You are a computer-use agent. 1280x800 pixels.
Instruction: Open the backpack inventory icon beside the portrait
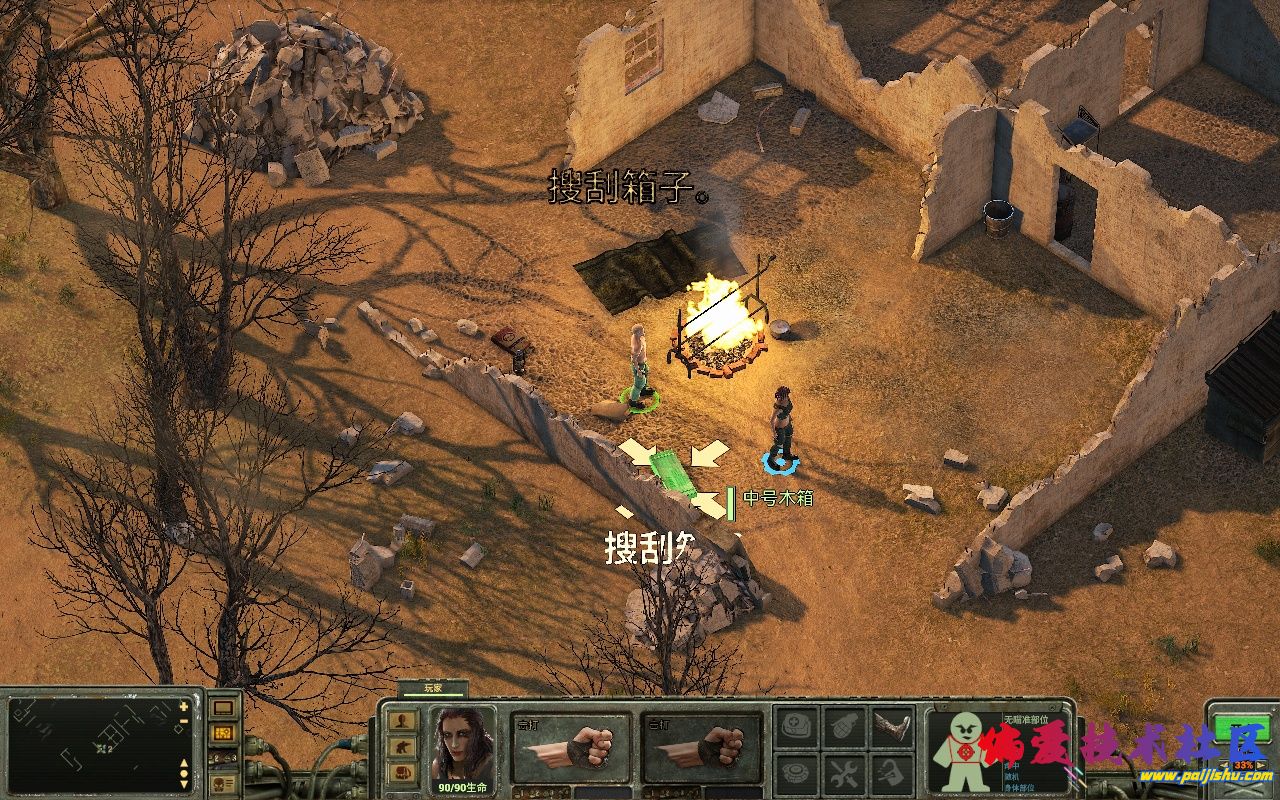[x=402, y=770]
